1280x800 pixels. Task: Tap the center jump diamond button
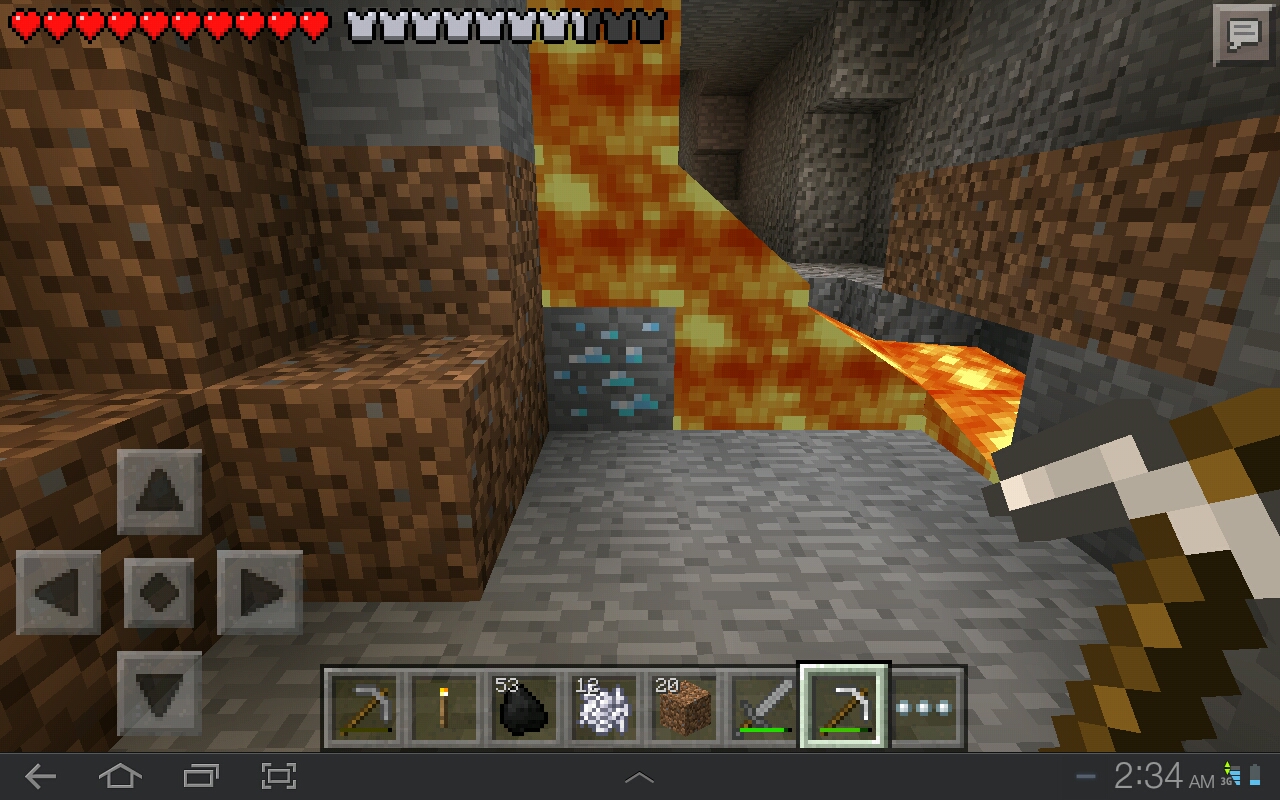pos(159,592)
